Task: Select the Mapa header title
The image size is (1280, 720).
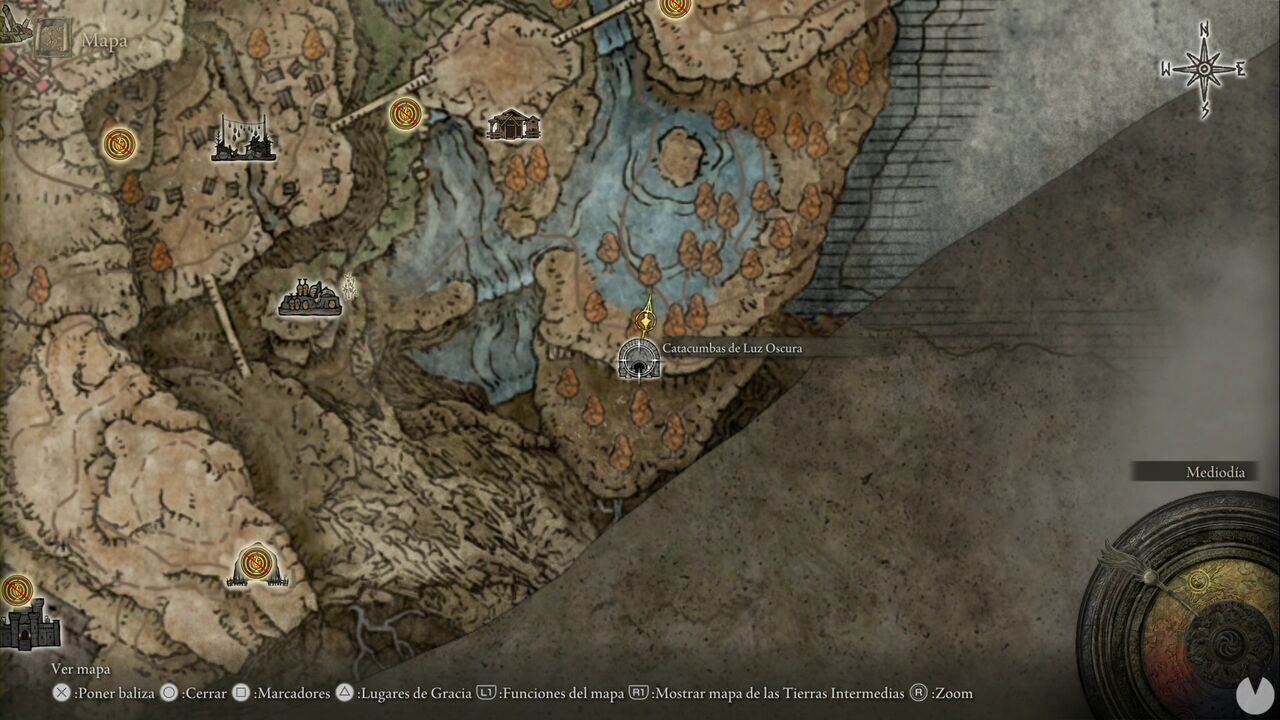Action: (106, 39)
